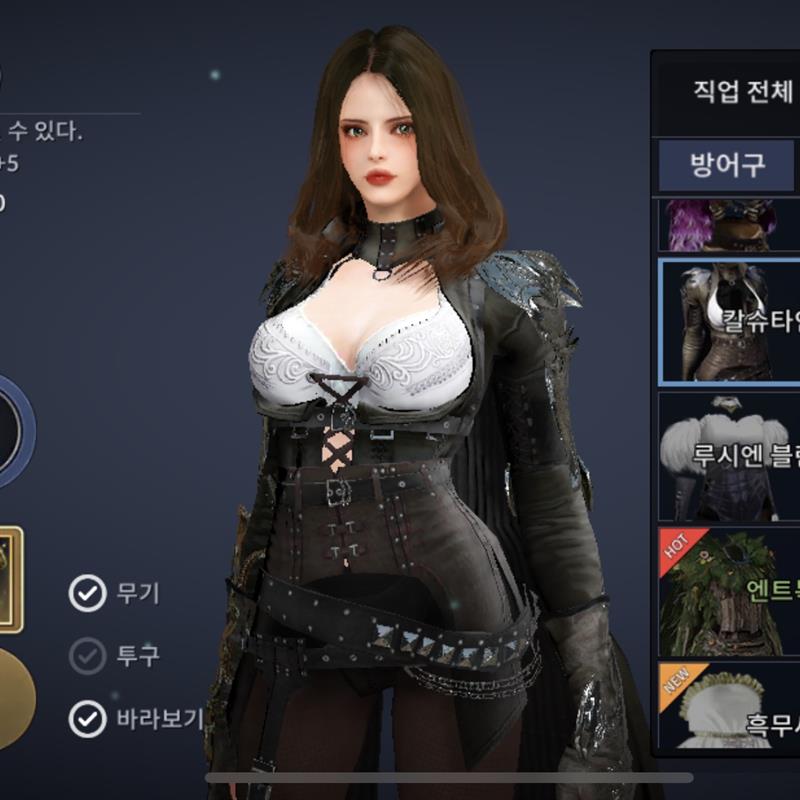Switch to the 방어구 armor tab

pyautogui.click(x=727, y=165)
